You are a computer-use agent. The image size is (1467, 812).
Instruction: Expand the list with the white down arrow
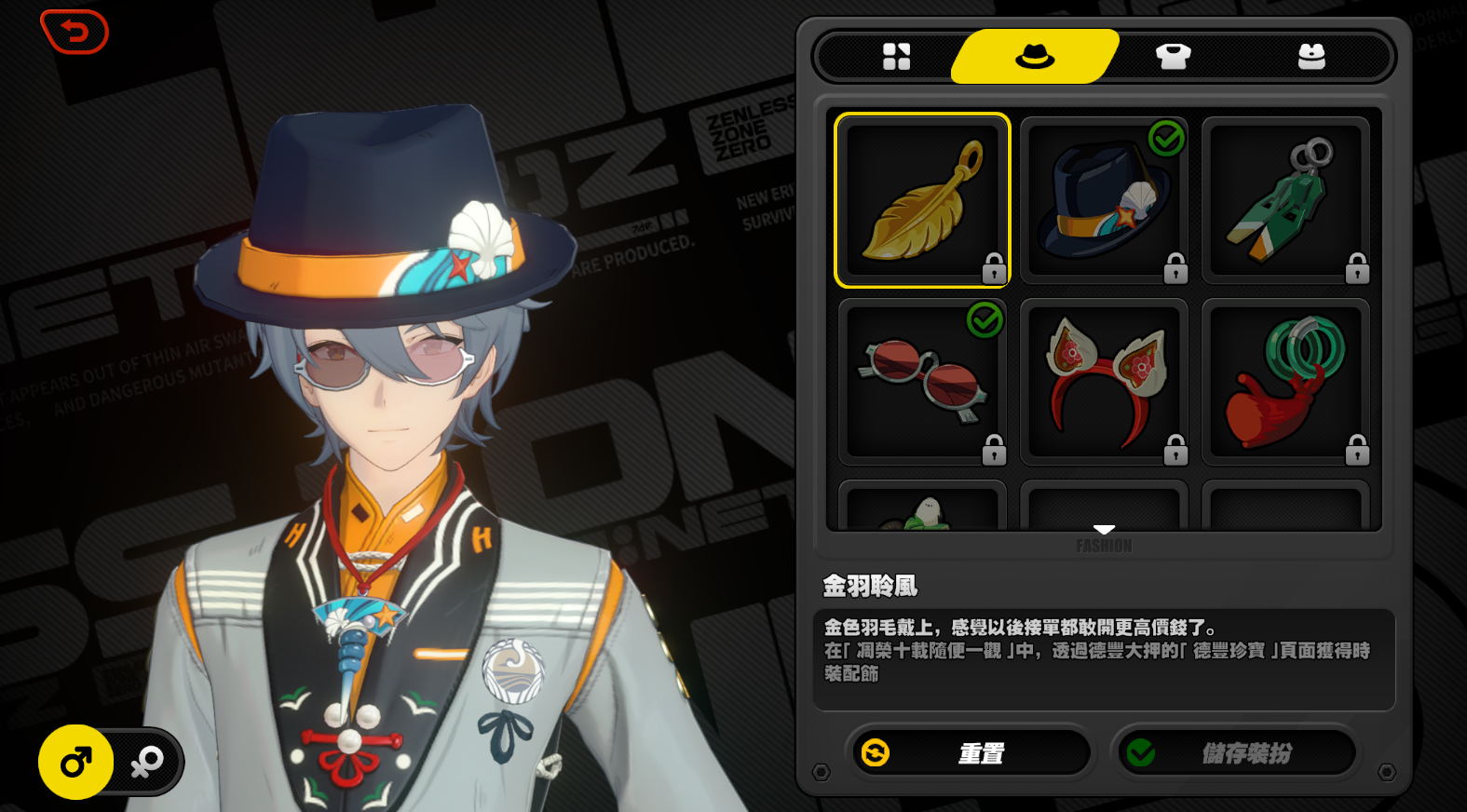[x=1104, y=529]
